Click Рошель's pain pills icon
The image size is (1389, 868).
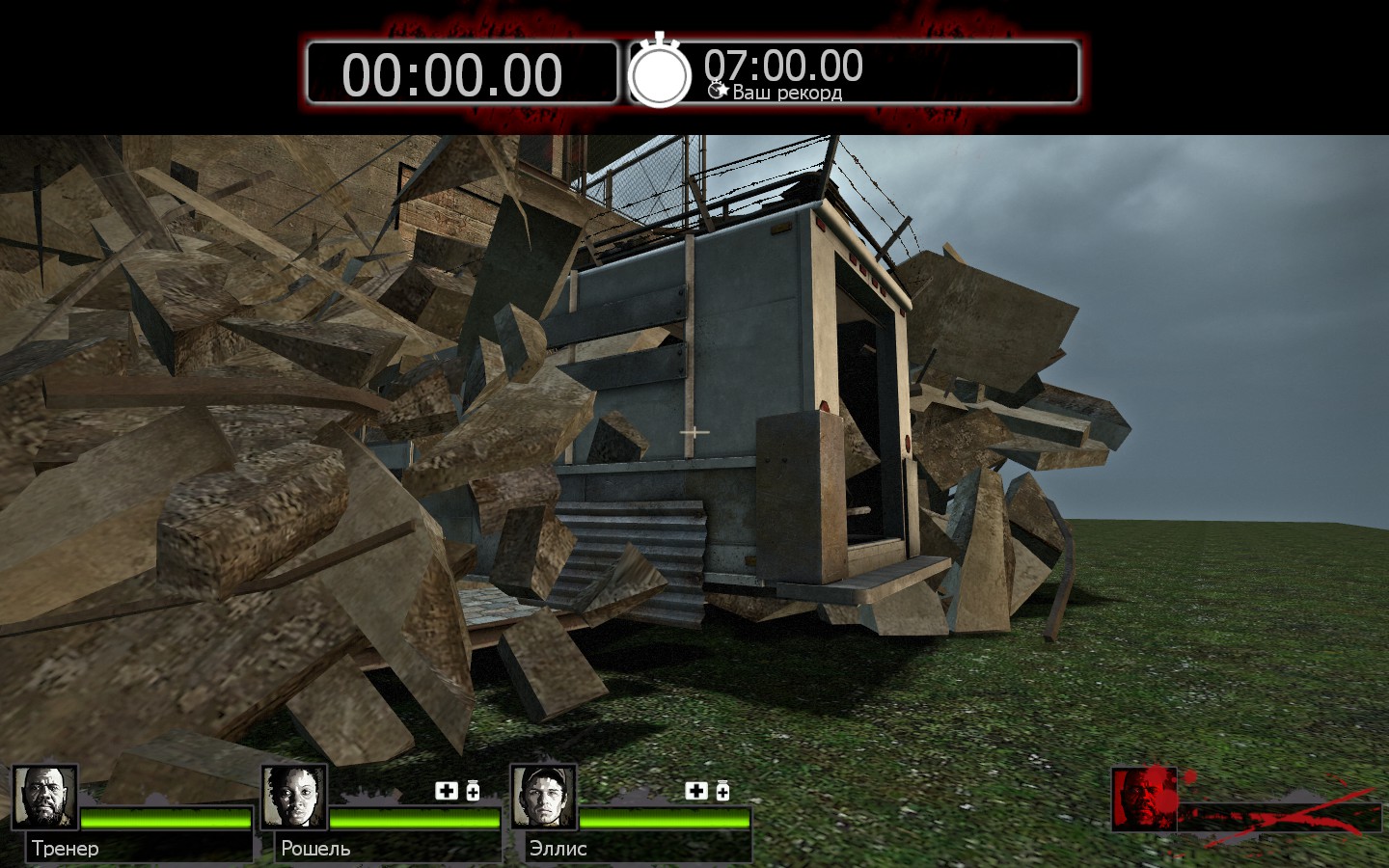[x=473, y=792]
